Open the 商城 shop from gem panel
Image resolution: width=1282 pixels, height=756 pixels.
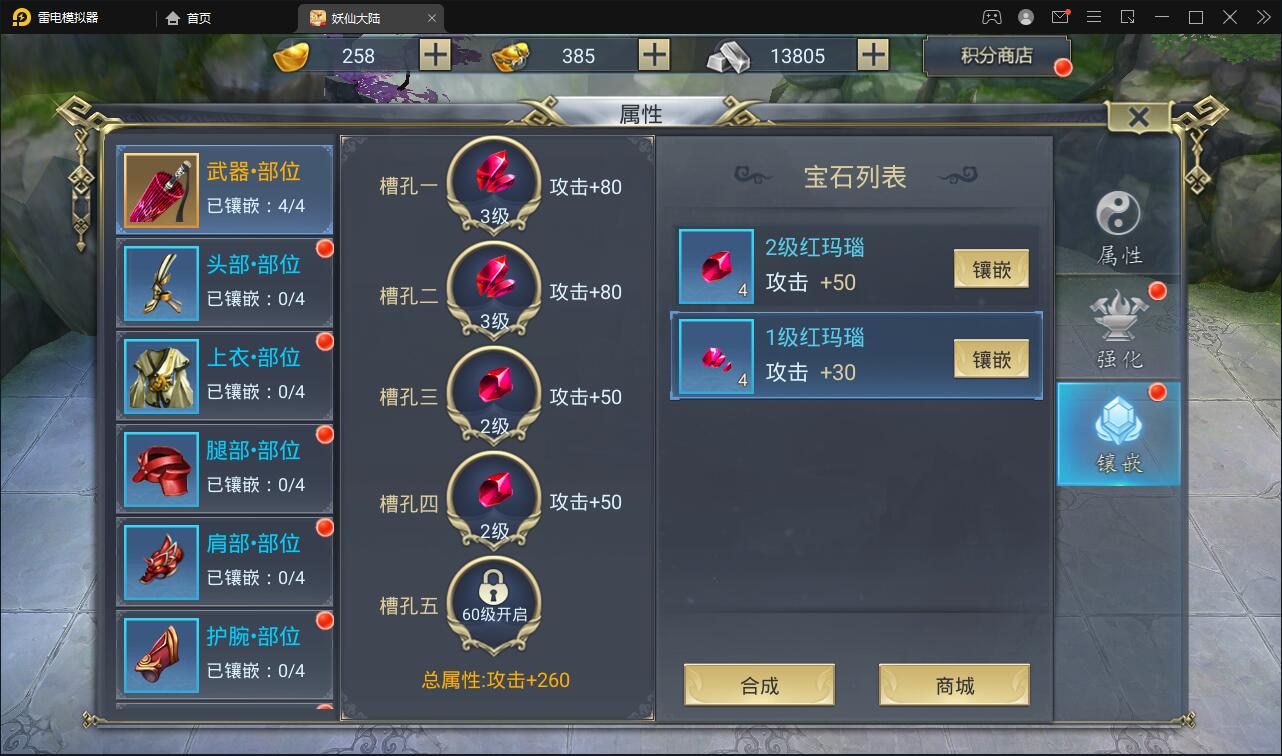[x=953, y=684]
